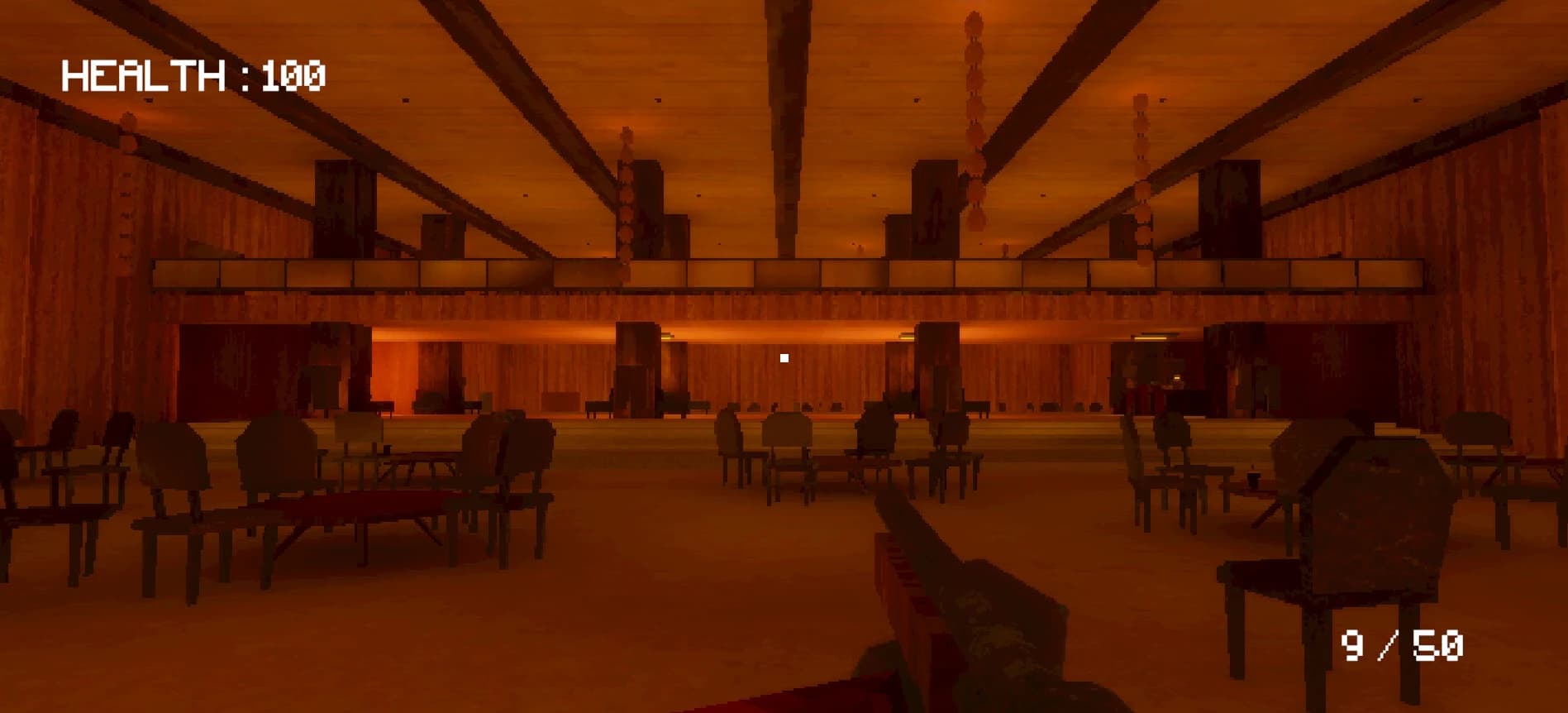The image size is (1568, 713).
Task: Click the lone chair in the room's center
Action: [x=785, y=451]
